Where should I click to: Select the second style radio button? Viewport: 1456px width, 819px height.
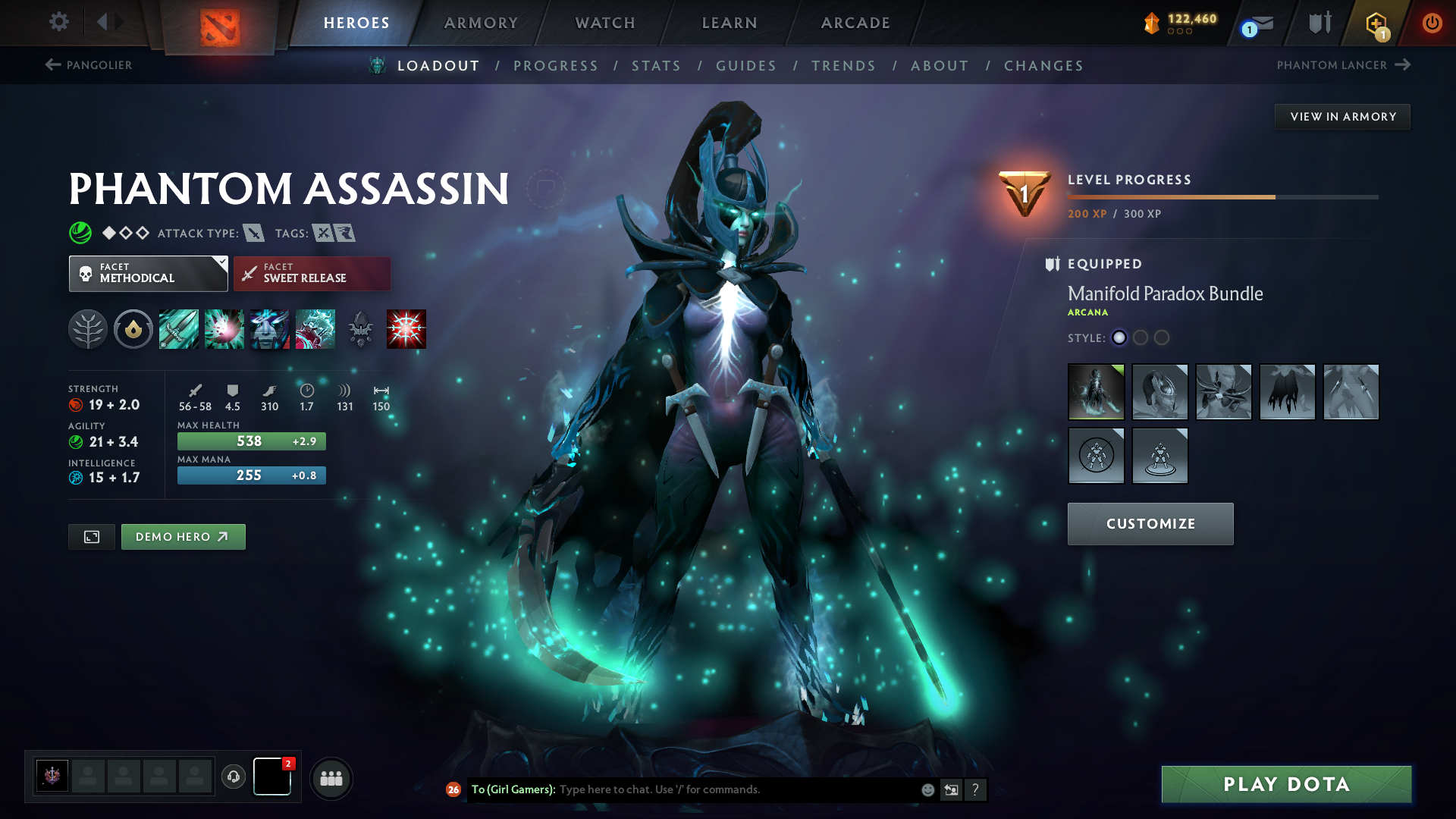pyautogui.click(x=1141, y=338)
